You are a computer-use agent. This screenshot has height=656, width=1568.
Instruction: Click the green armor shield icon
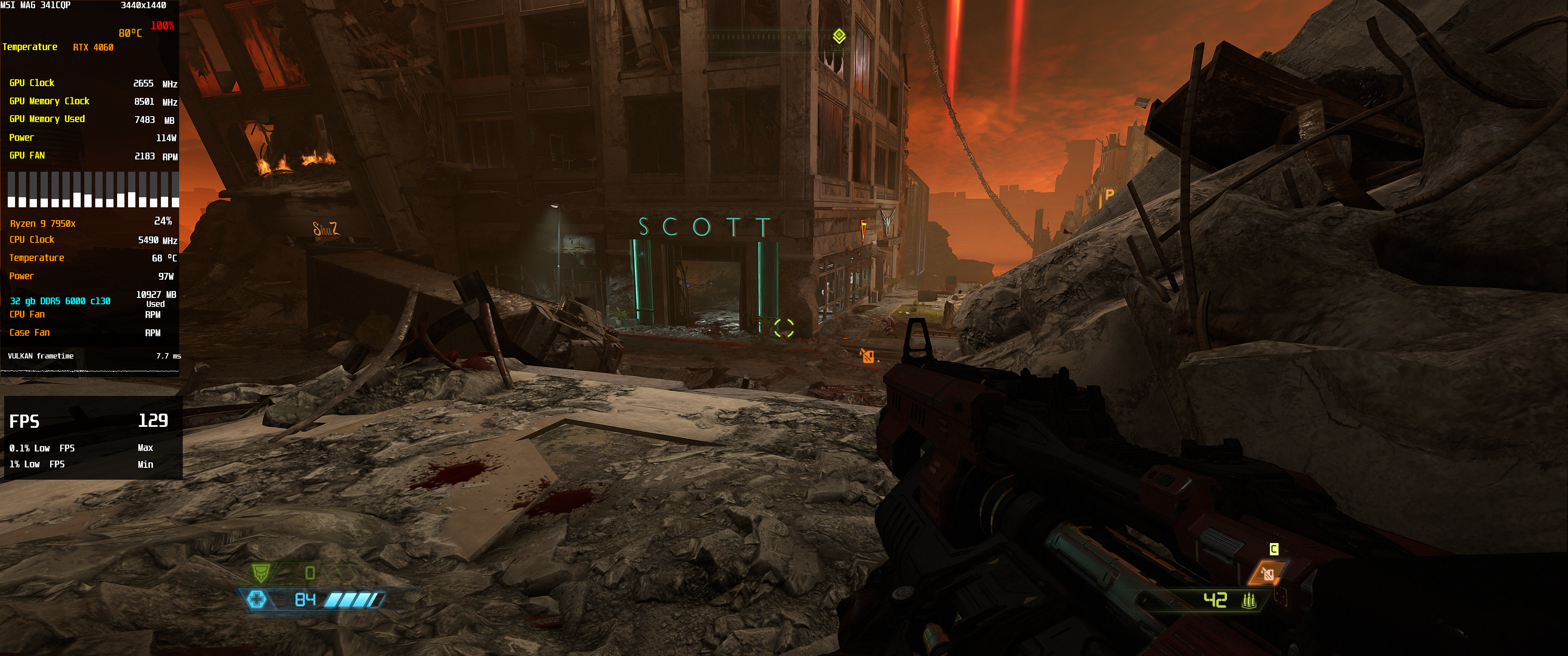coord(261,572)
